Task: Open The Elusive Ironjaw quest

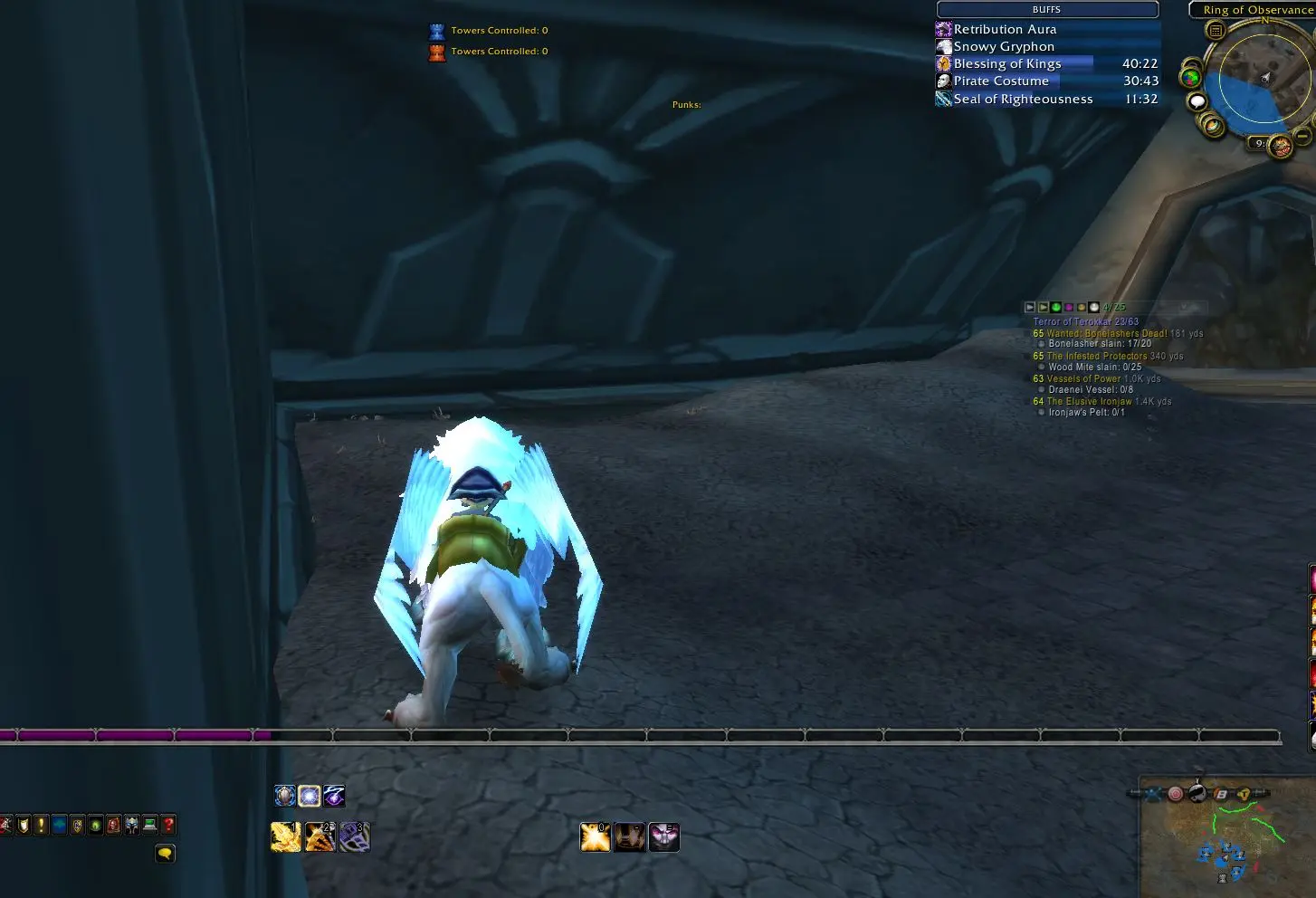Action: coord(1089,401)
